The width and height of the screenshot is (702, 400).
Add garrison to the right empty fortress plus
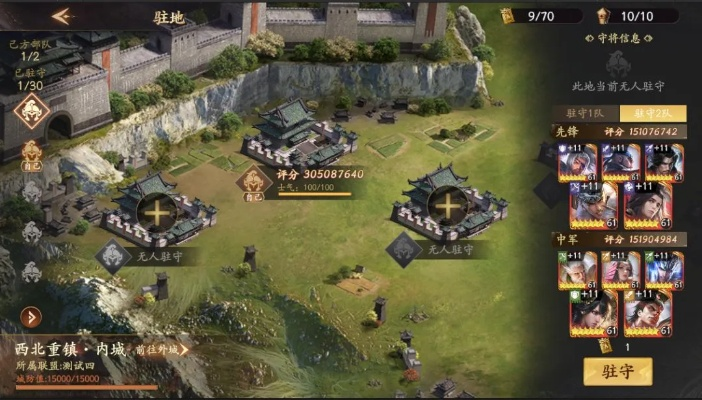[x=446, y=204]
